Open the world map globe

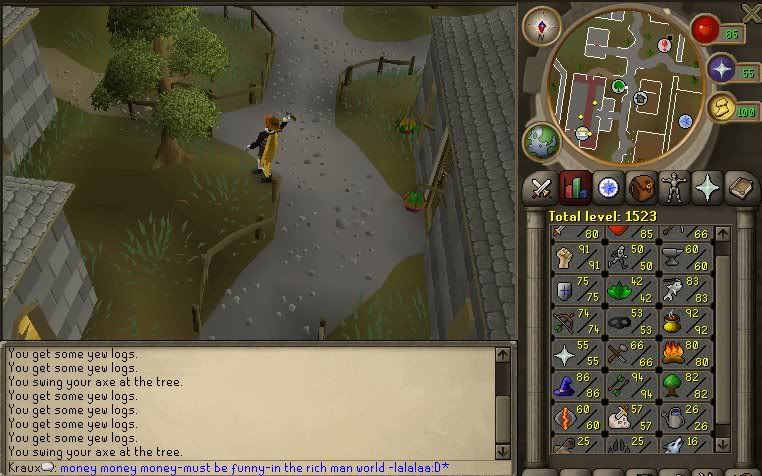[x=543, y=142]
